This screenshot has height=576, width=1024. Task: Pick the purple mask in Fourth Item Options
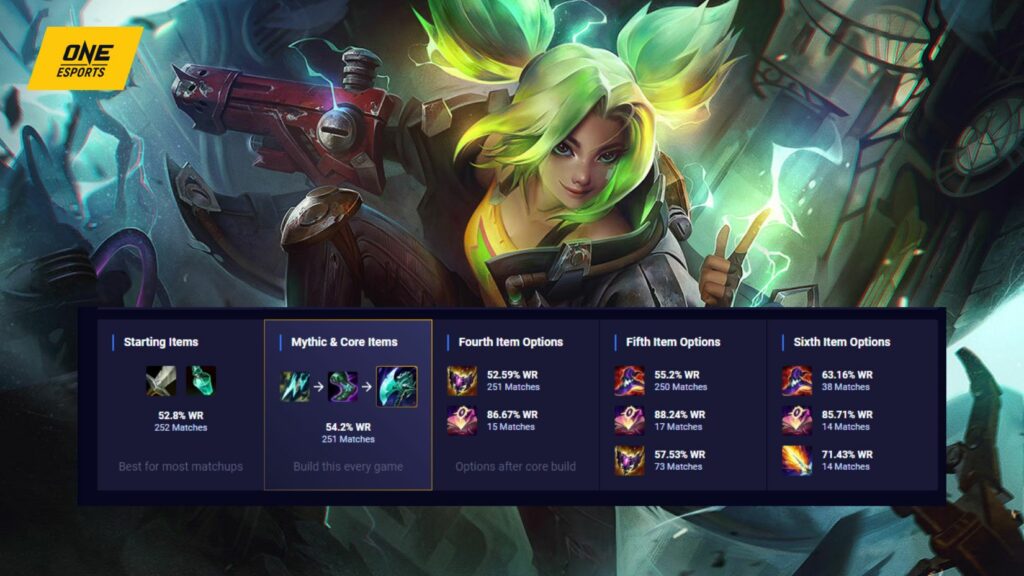(462, 381)
